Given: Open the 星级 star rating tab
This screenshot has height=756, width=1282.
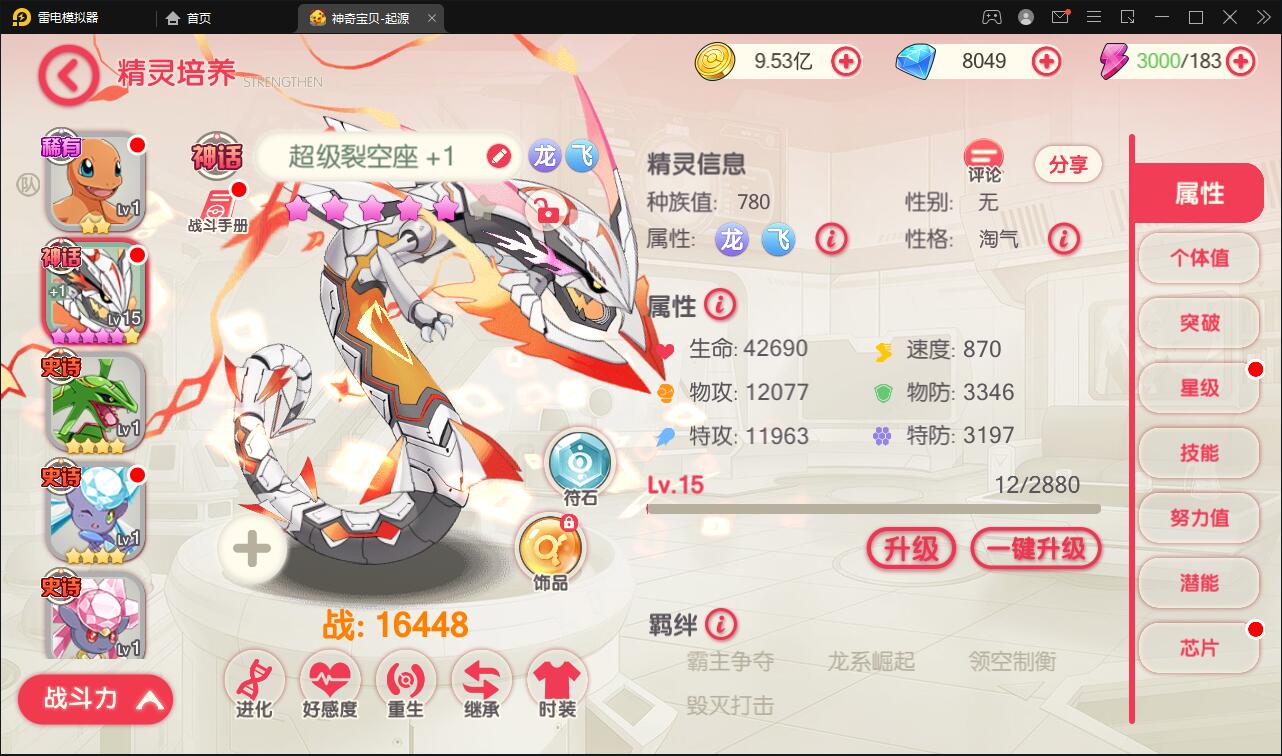Looking at the screenshot, I should pyautogui.click(x=1198, y=388).
